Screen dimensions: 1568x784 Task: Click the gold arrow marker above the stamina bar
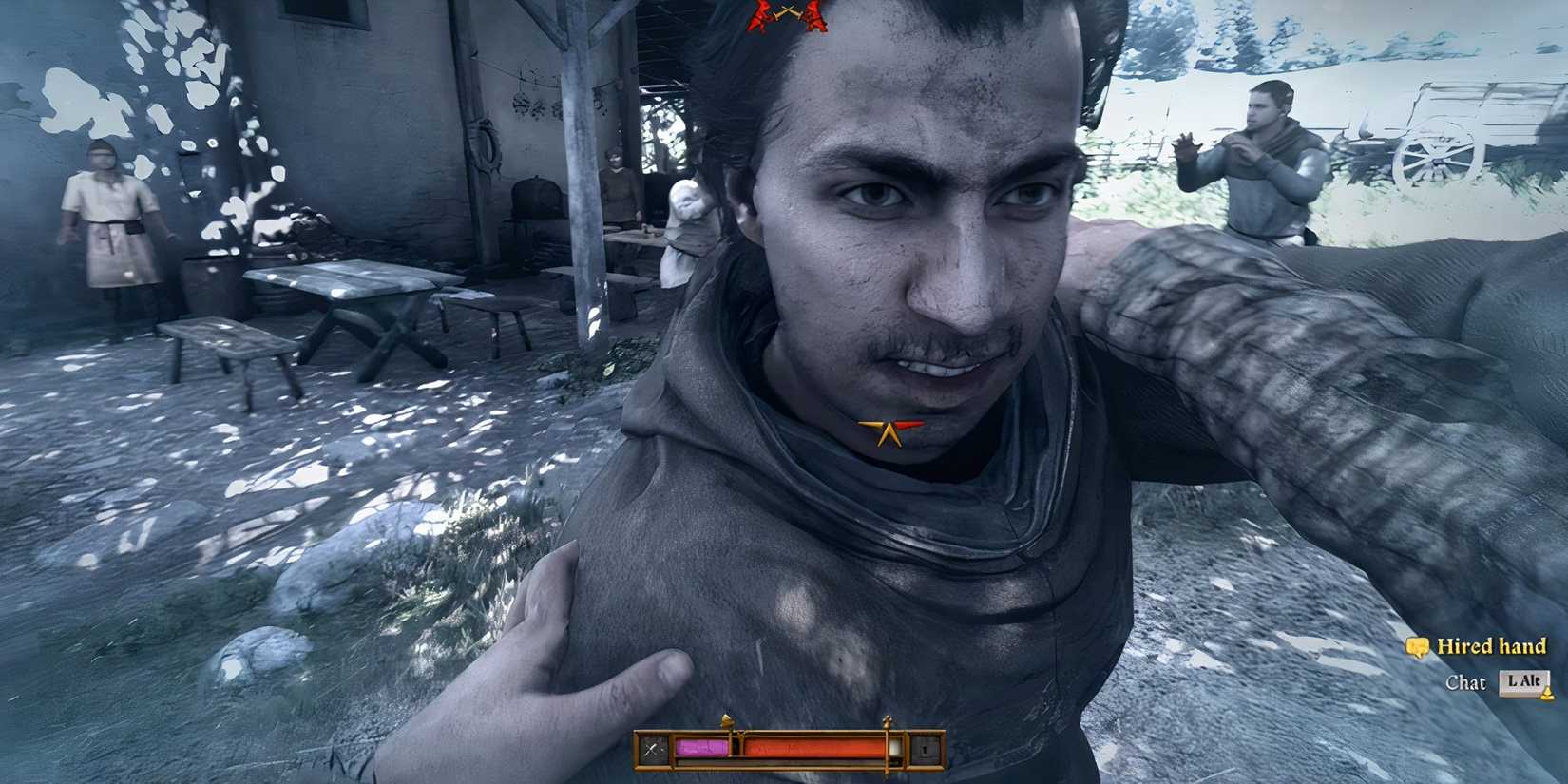point(727,721)
